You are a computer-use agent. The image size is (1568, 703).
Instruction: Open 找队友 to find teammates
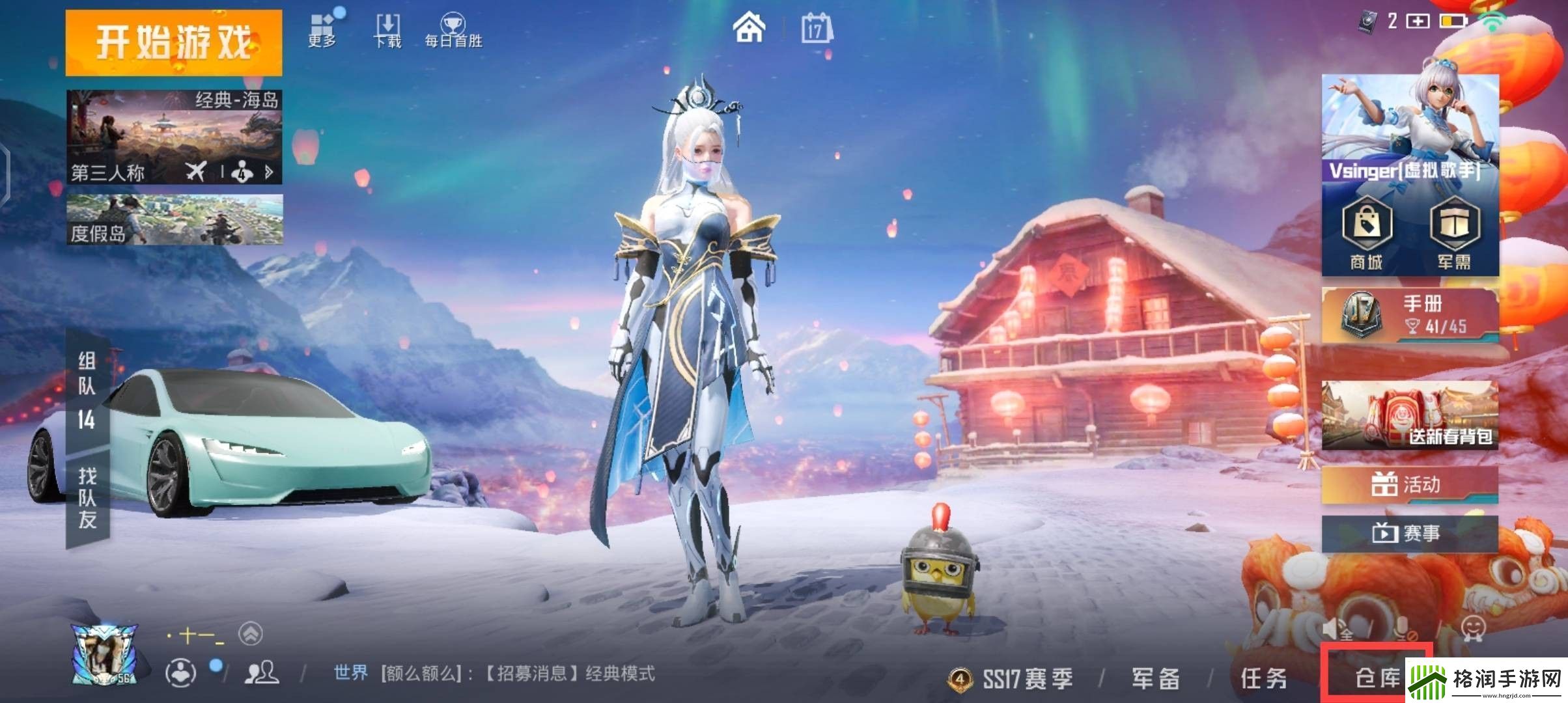pos(87,498)
